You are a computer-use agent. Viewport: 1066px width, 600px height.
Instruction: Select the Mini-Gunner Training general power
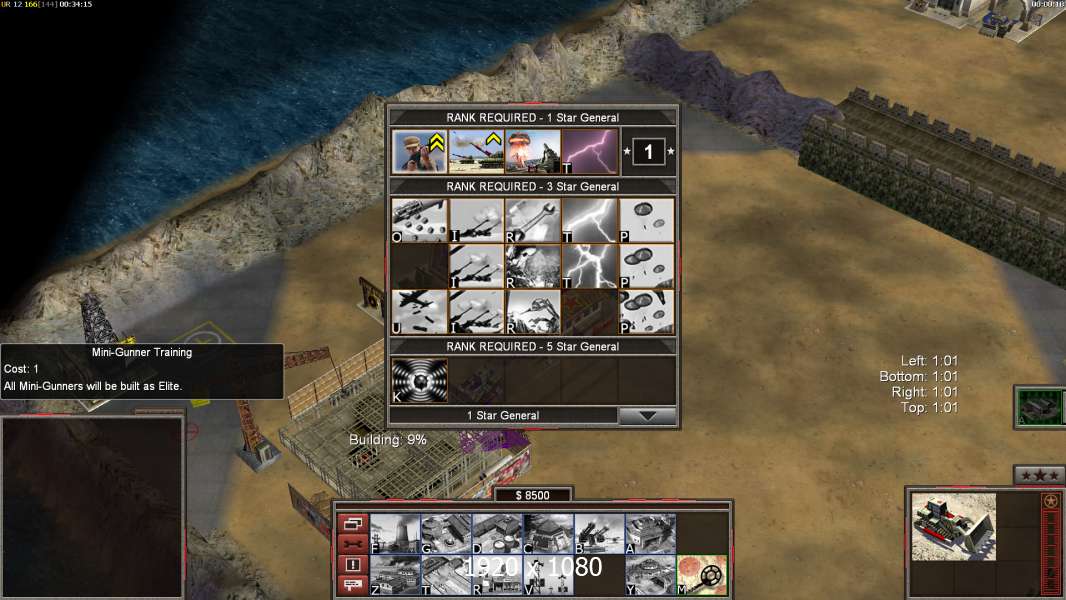pyautogui.click(x=419, y=152)
